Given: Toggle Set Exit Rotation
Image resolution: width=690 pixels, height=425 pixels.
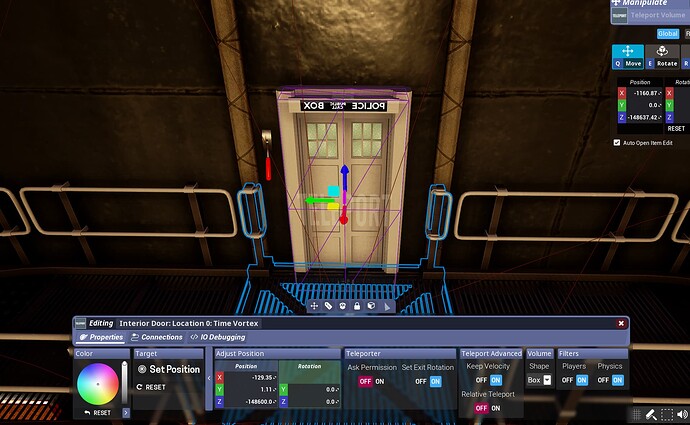Looking at the screenshot, I should [x=428, y=381].
